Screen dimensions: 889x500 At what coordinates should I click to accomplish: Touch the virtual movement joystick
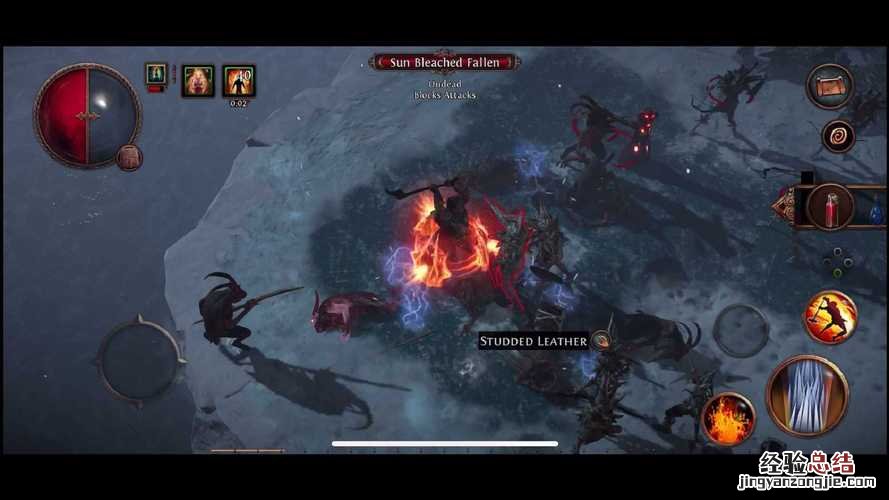coord(140,358)
